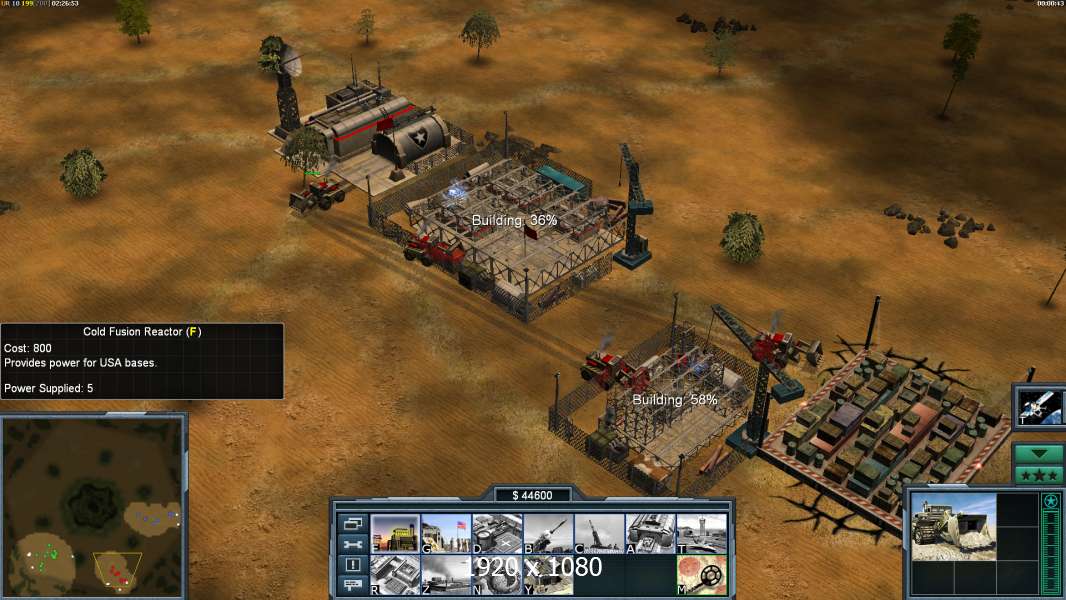Click the exclamation mark beacon button

352,565
